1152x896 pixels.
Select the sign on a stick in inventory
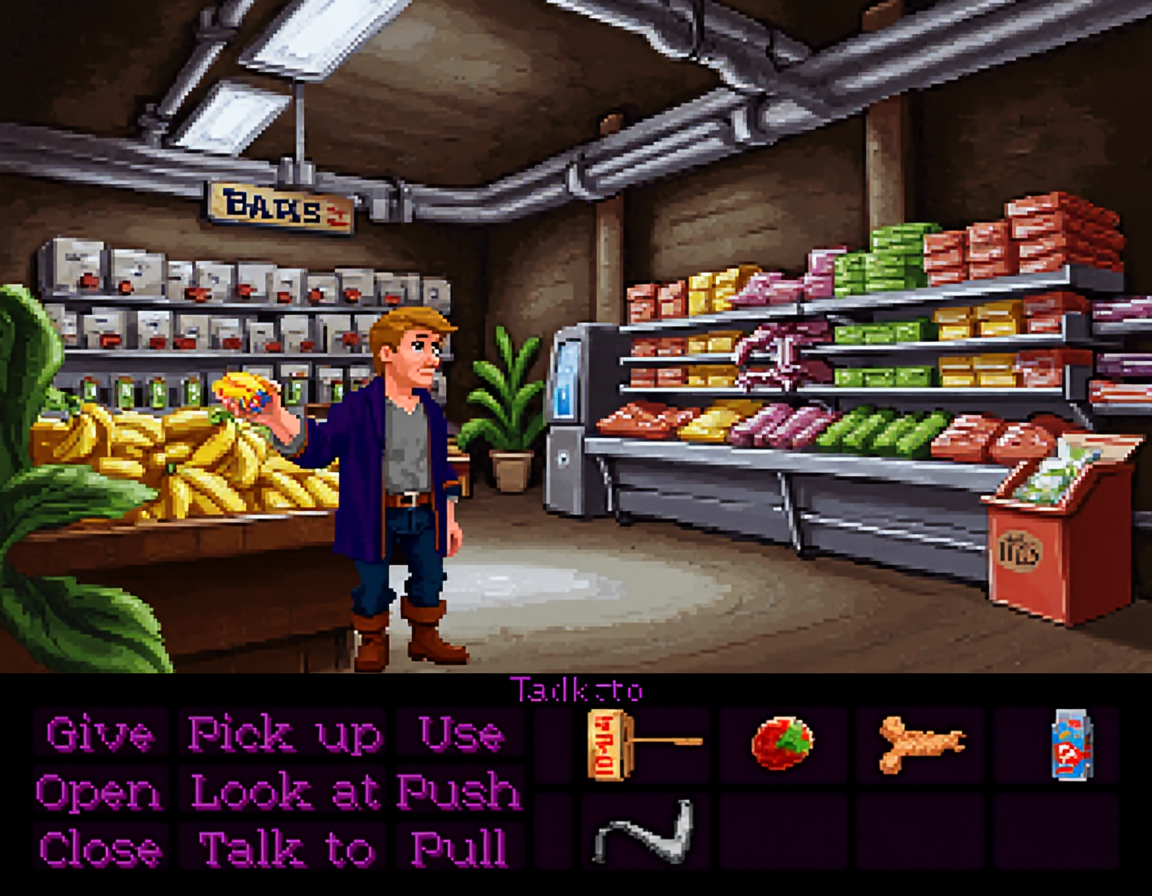click(x=641, y=743)
